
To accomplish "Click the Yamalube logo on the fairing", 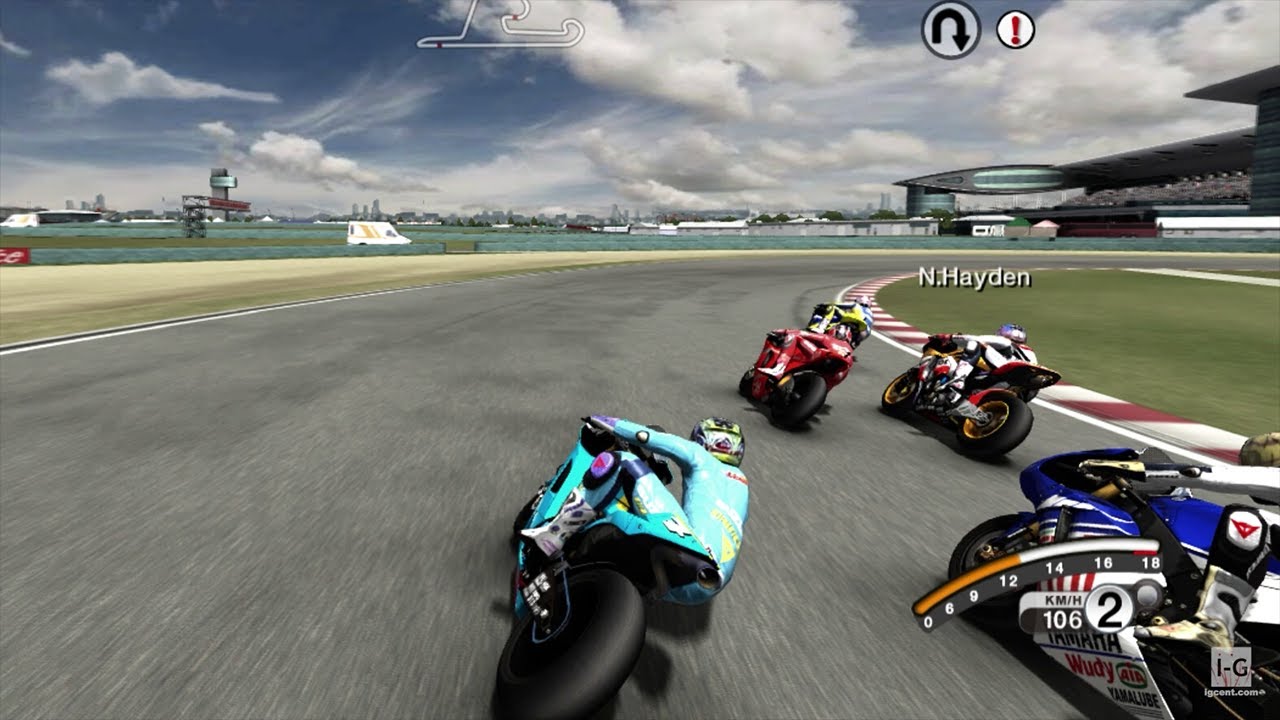I will [x=1133, y=696].
